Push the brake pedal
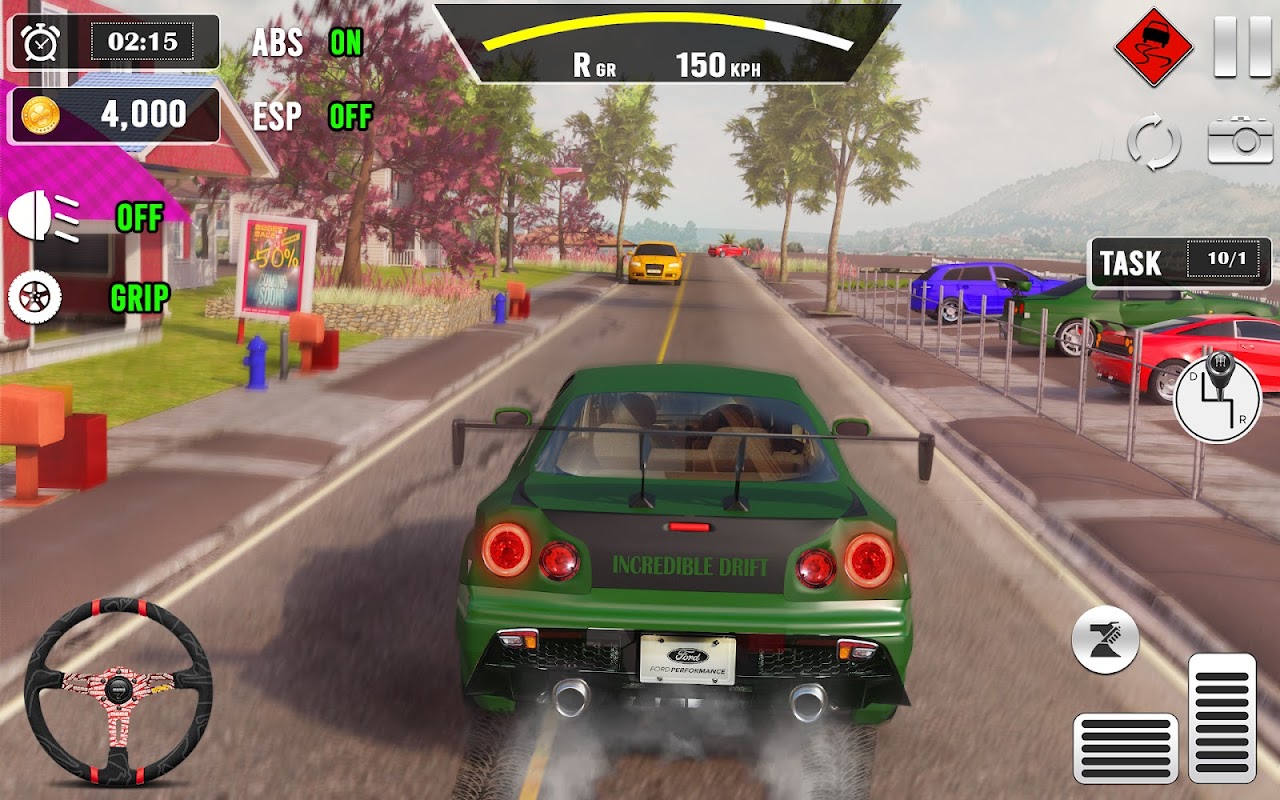The width and height of the screenshot is (1280, 800). 1125,748
